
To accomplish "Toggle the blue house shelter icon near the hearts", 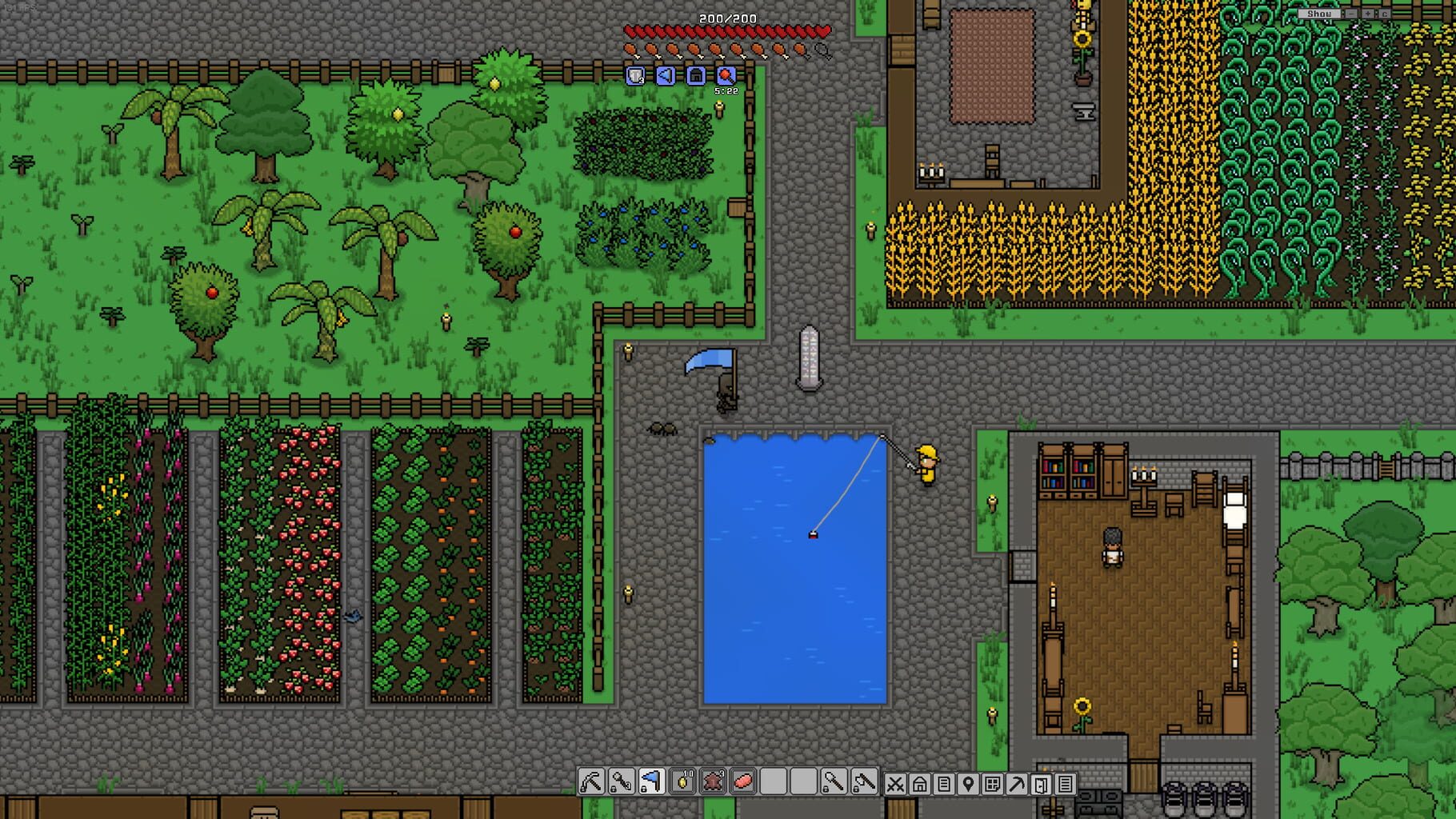I will [x=695, y=76].
